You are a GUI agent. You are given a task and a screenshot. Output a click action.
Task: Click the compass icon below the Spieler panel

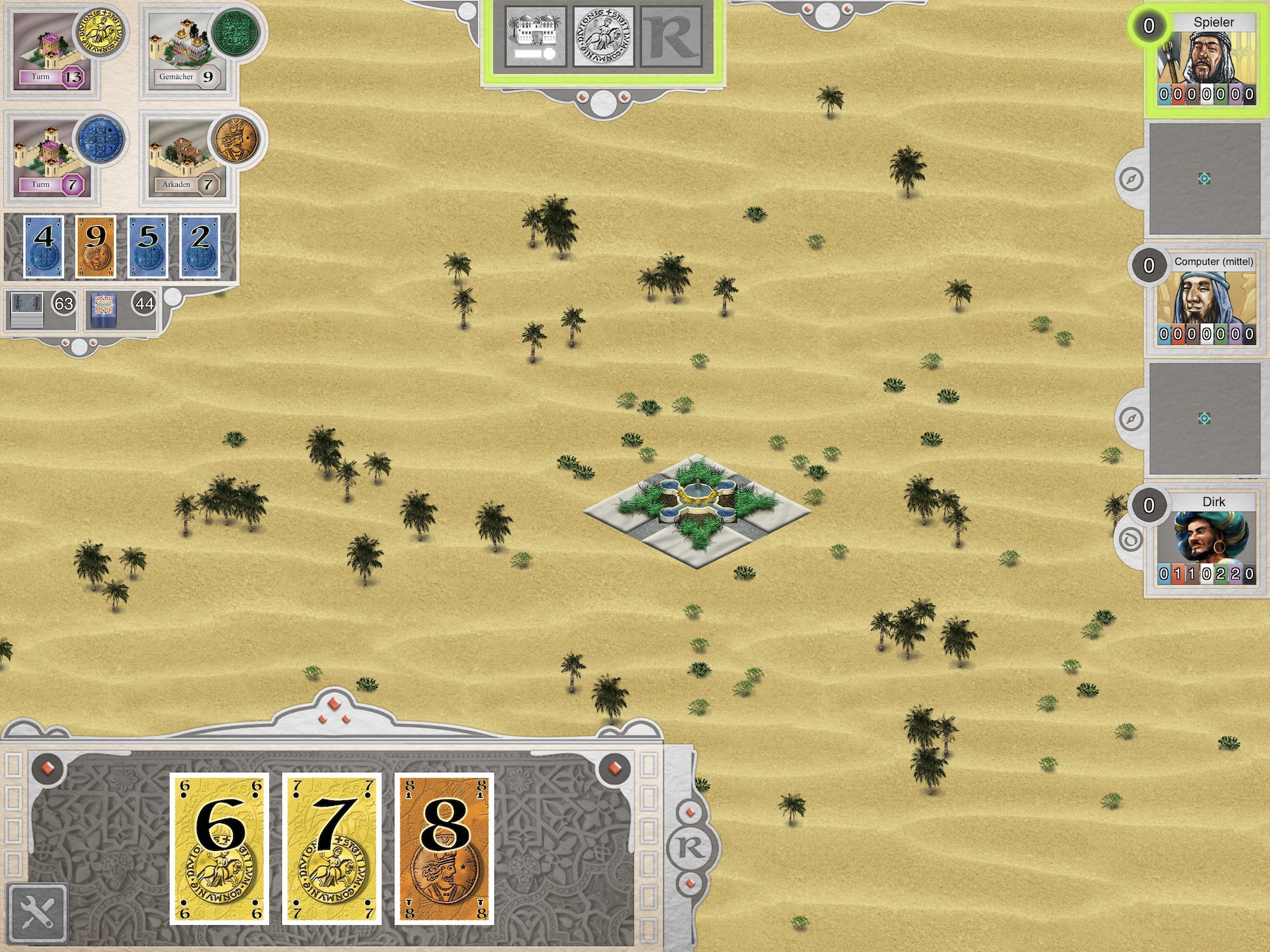click(x=1131, y=179)
